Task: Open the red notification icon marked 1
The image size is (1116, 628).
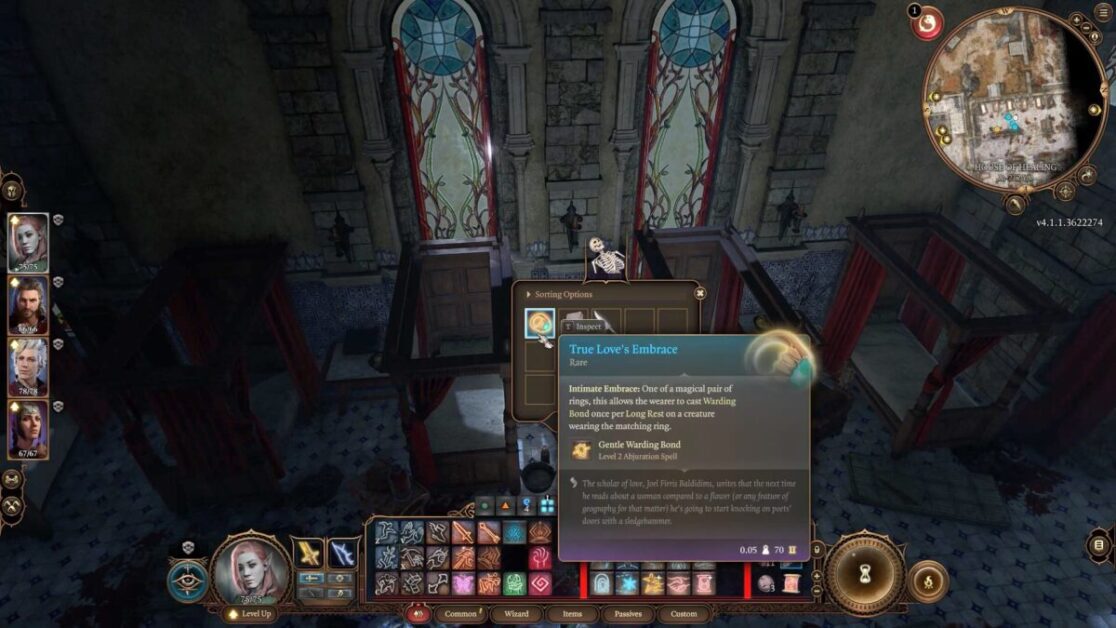Action: point(927,22)
